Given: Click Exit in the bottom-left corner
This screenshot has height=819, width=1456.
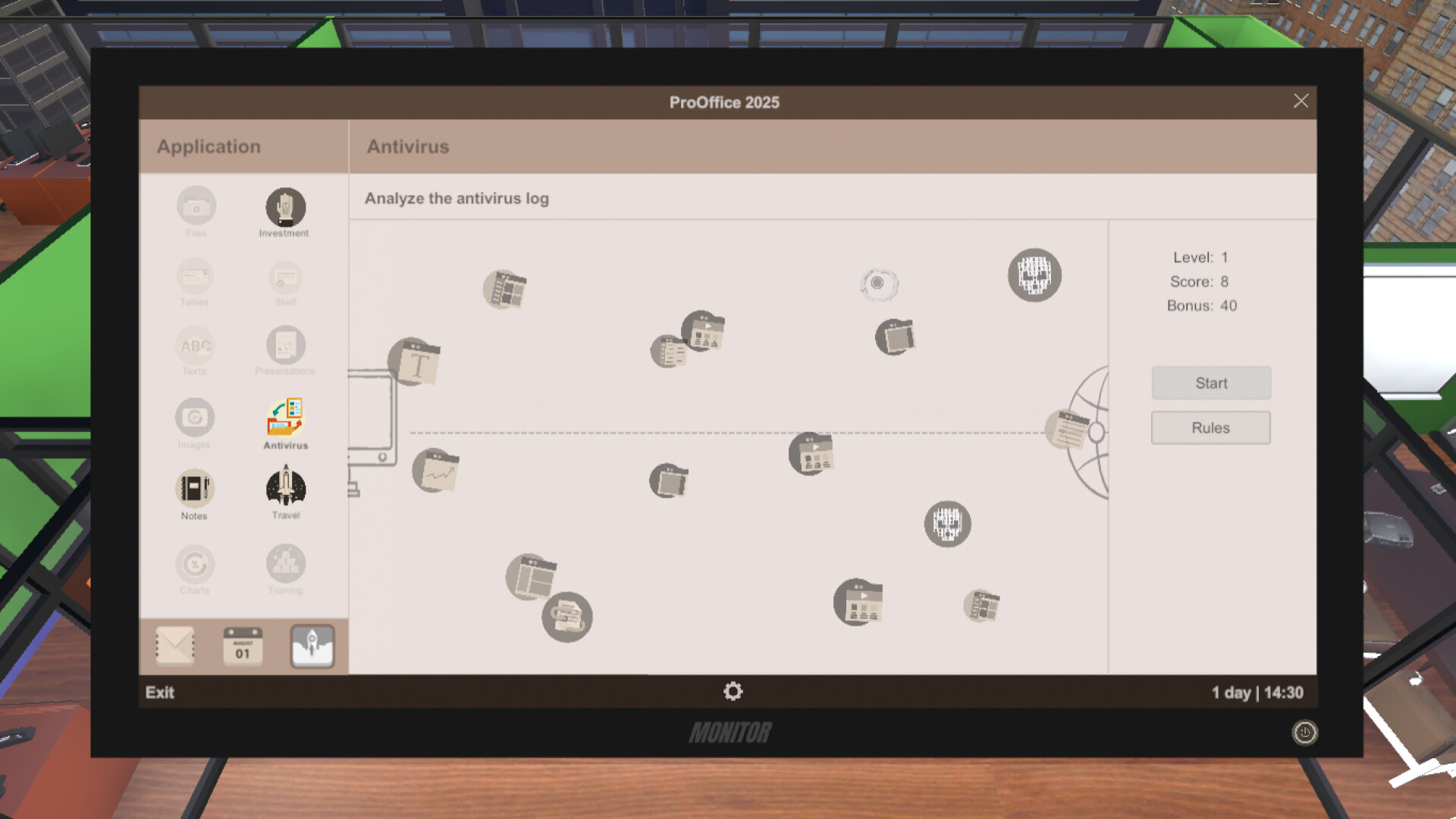Looking at the screenshot, I should pos(158,692).
